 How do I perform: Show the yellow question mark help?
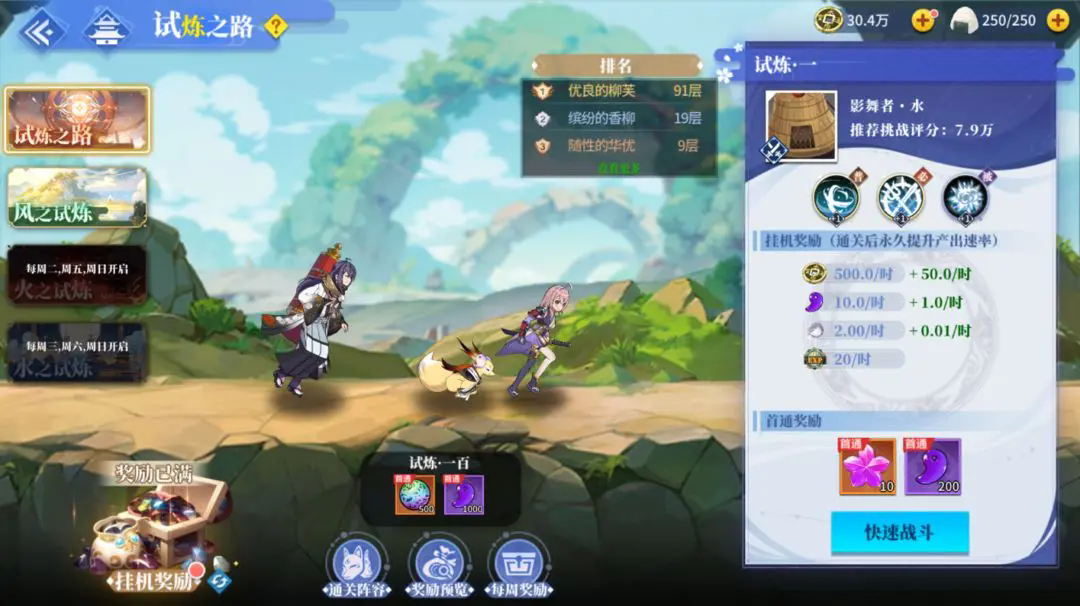tap(275, 27)
